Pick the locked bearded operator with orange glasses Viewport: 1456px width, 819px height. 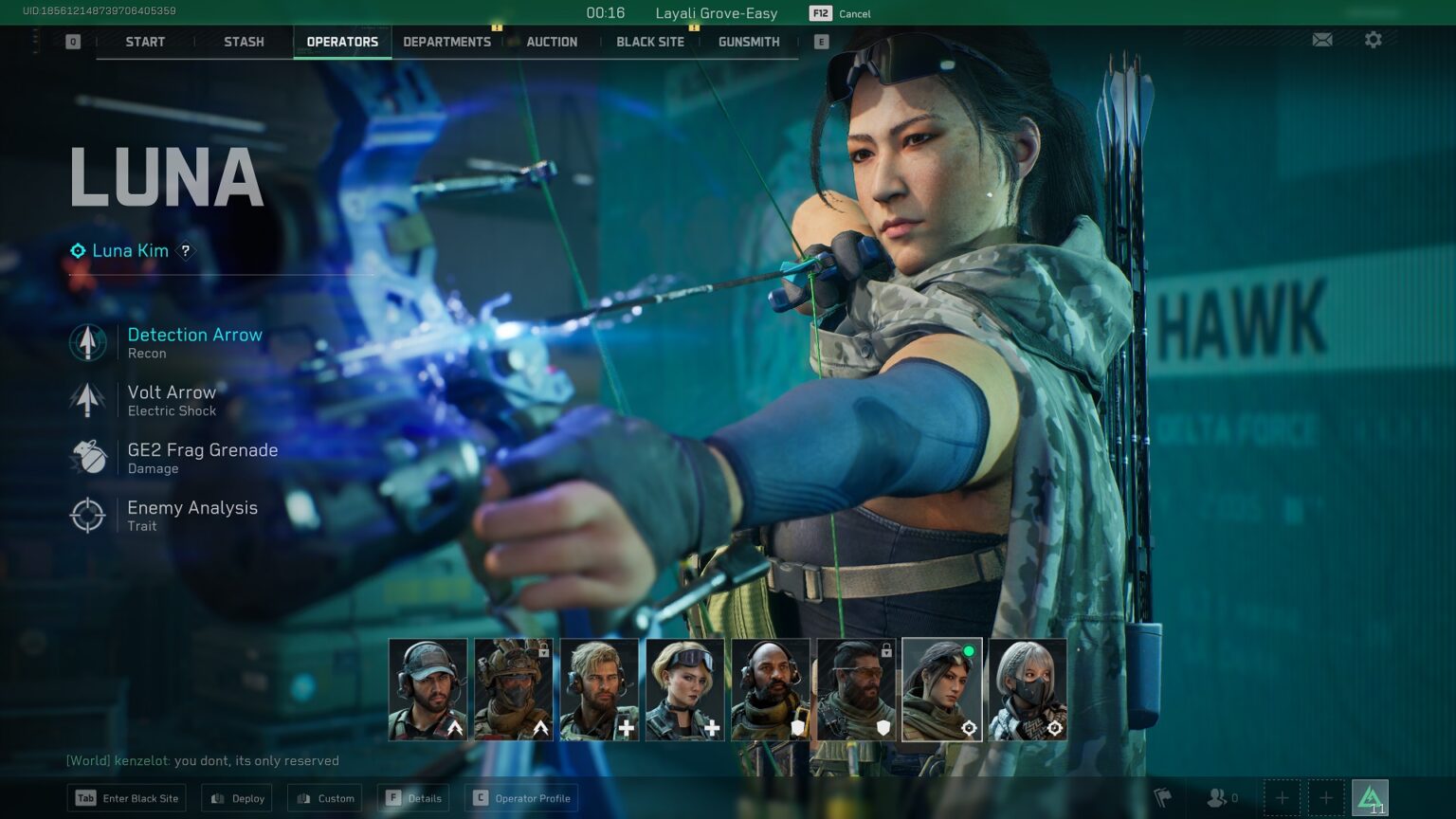[x=856, y=689]
